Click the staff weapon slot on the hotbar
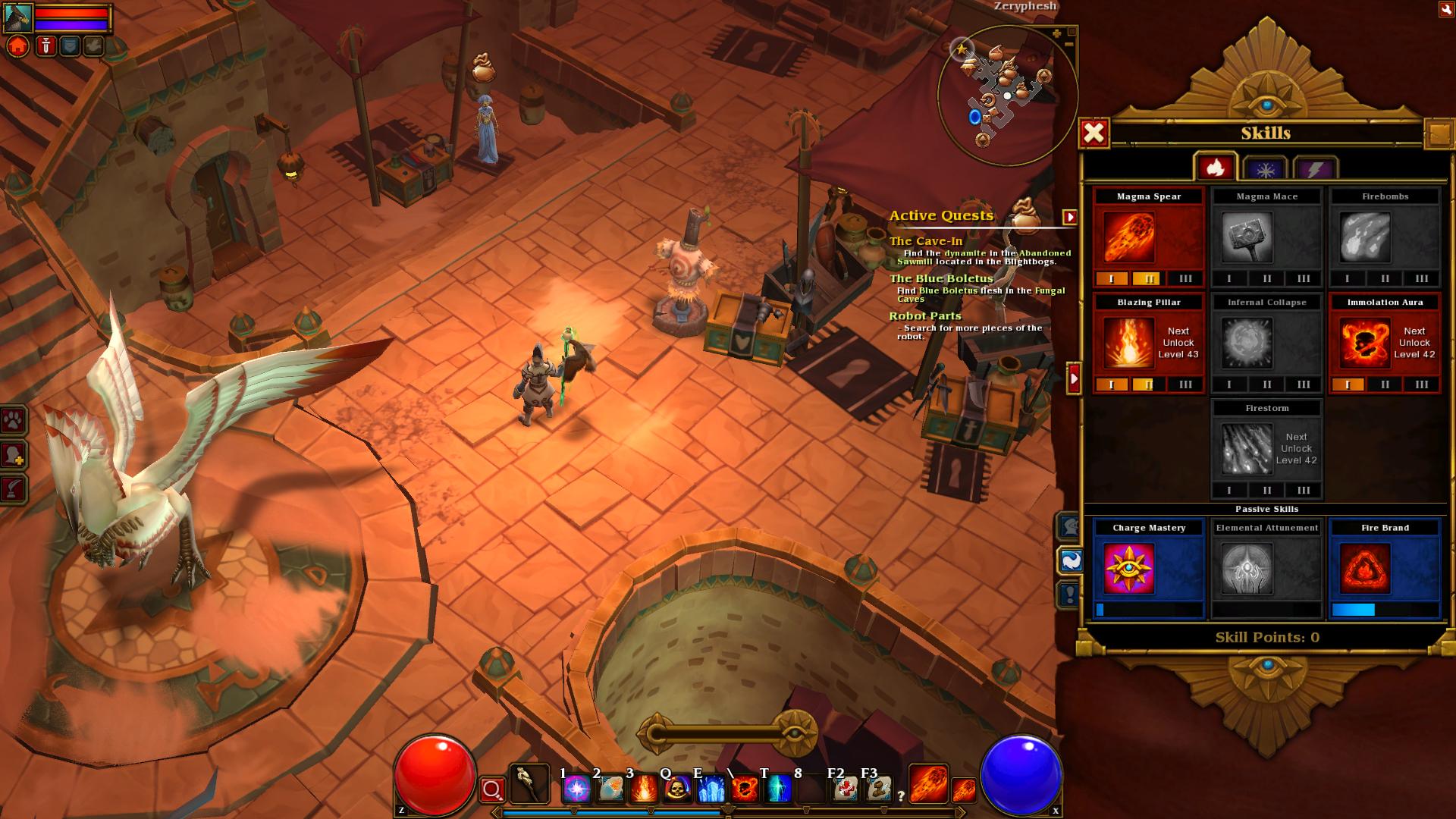The image size is (1456, 819). (529, 784)
